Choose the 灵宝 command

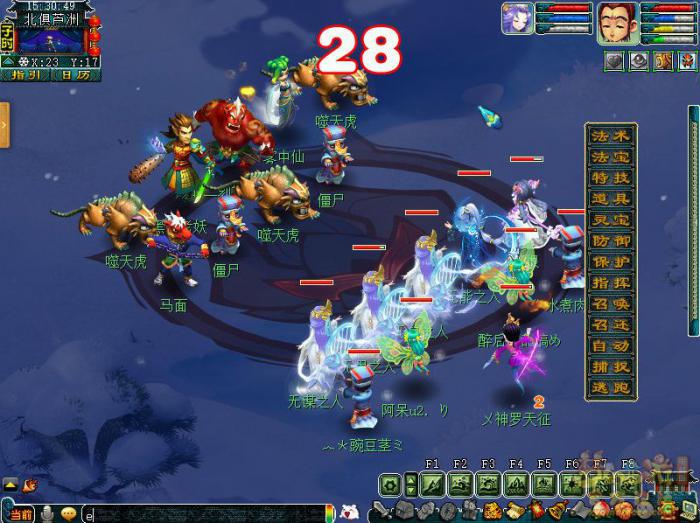(x=611, y=220)
